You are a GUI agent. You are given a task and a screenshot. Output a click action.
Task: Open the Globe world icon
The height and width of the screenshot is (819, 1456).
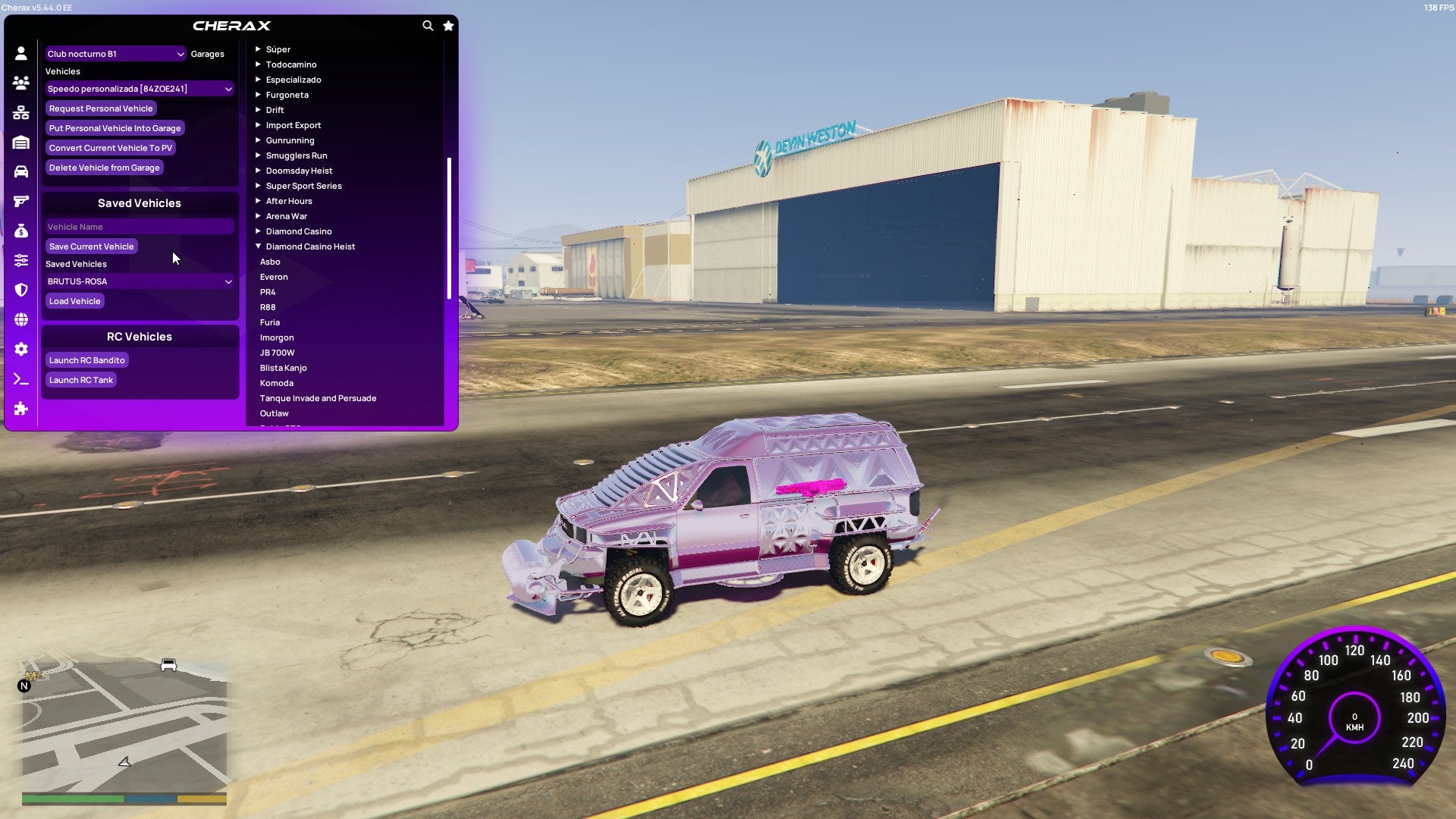click(20, 319)
